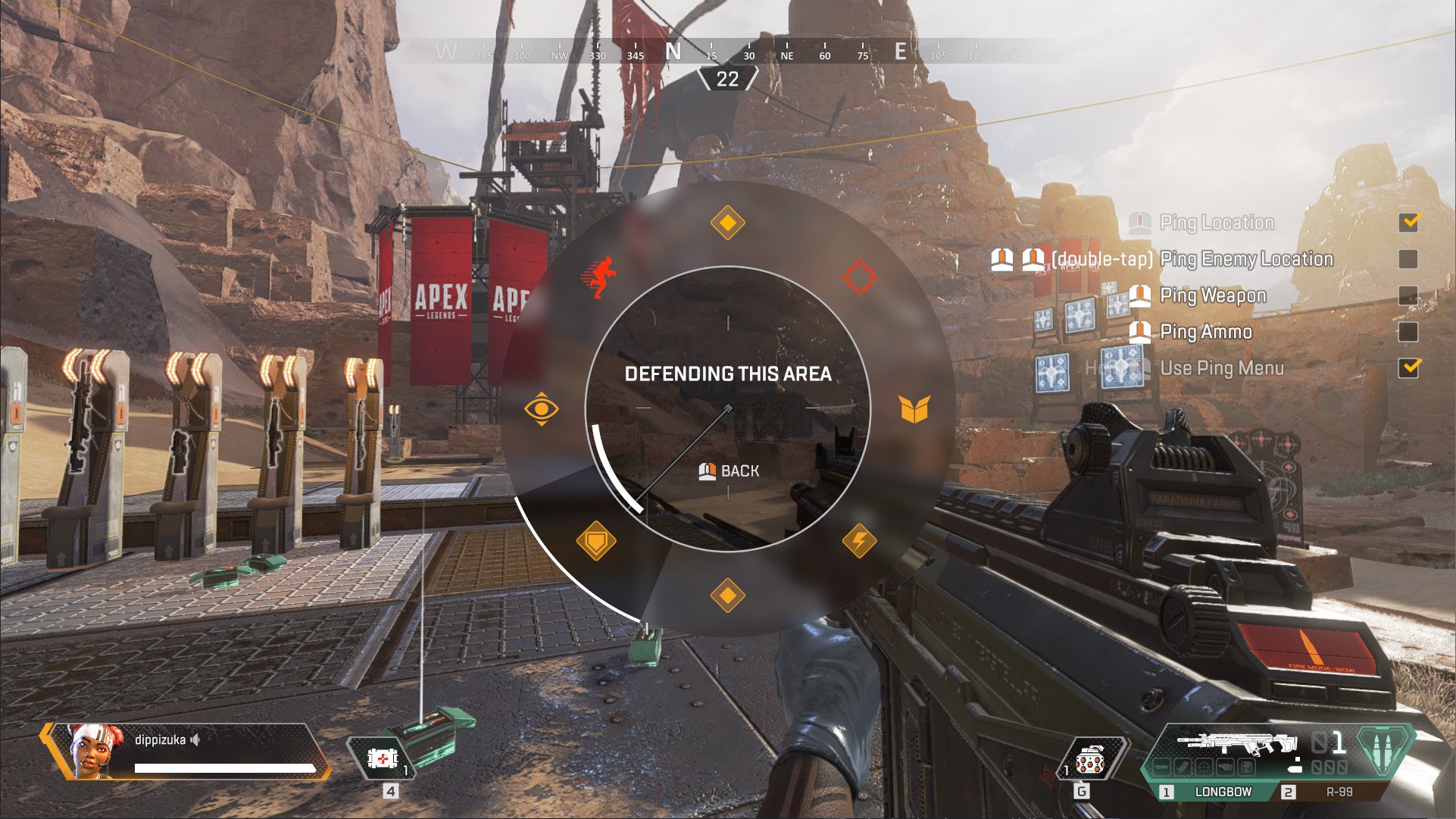Click the lightning bolt ping icon
This screenshot has height=819, width=1456.
[858, 539]
